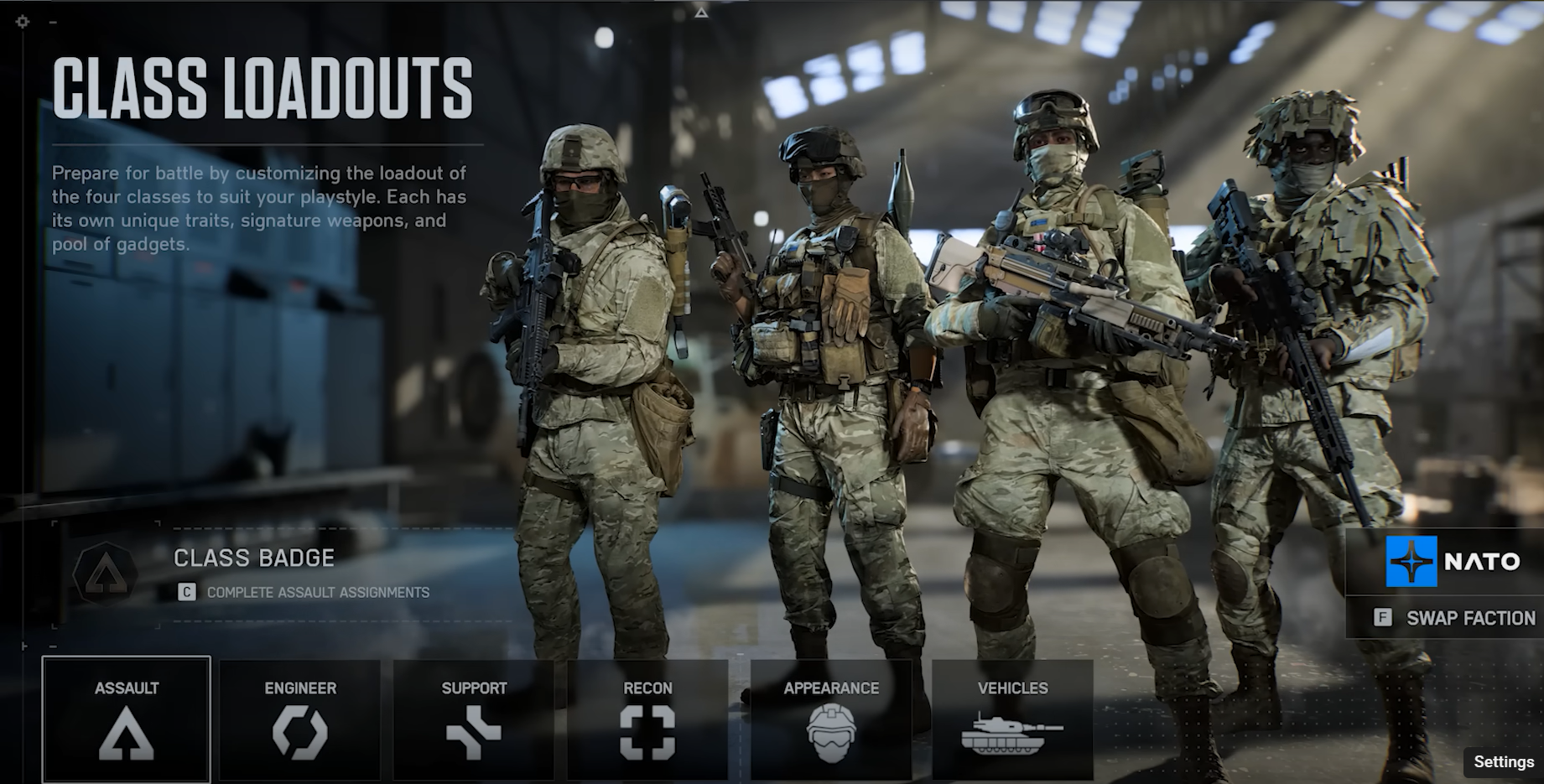Click the NATO faction emblem
The width and height of the screenshot is (1544, 784).
pos(1413,560)
